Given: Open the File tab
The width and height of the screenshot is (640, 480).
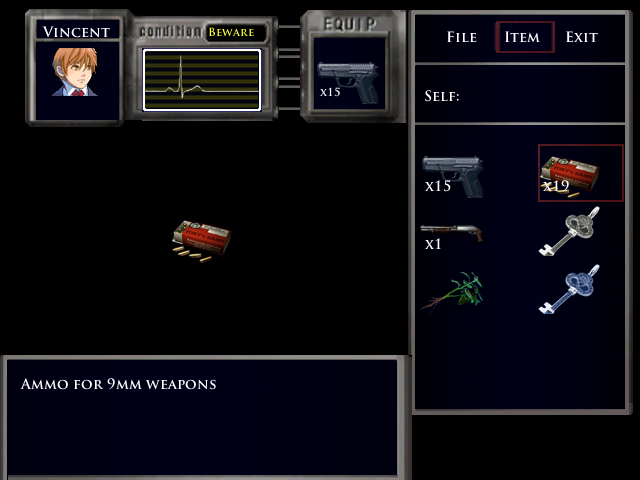Looking at the screenshot, I should click(x=462, y=37).
